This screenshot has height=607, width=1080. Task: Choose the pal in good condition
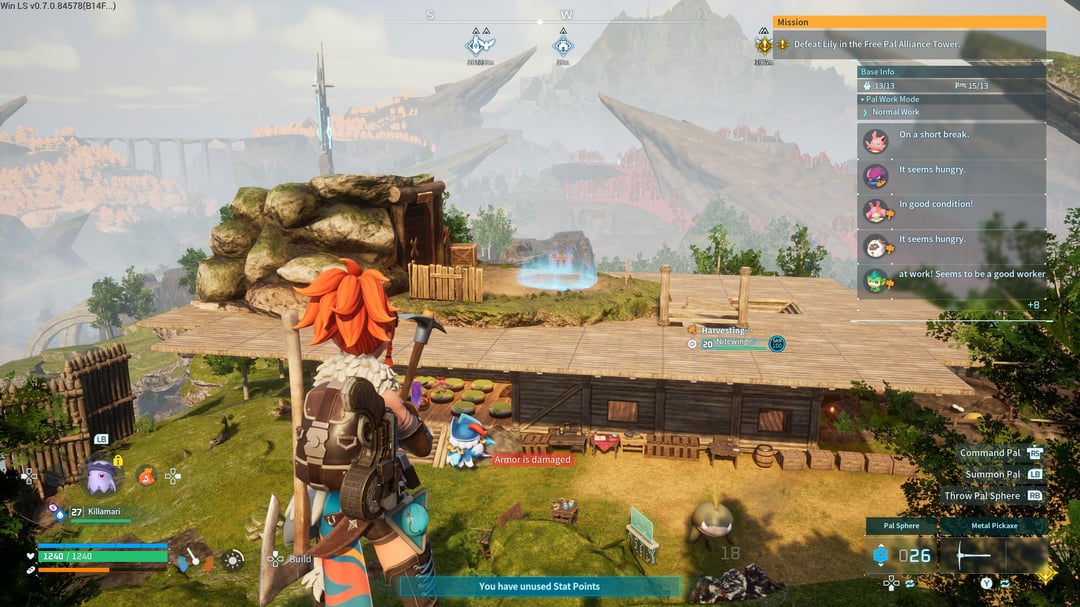pyautogui.click(x=952, y=211)
